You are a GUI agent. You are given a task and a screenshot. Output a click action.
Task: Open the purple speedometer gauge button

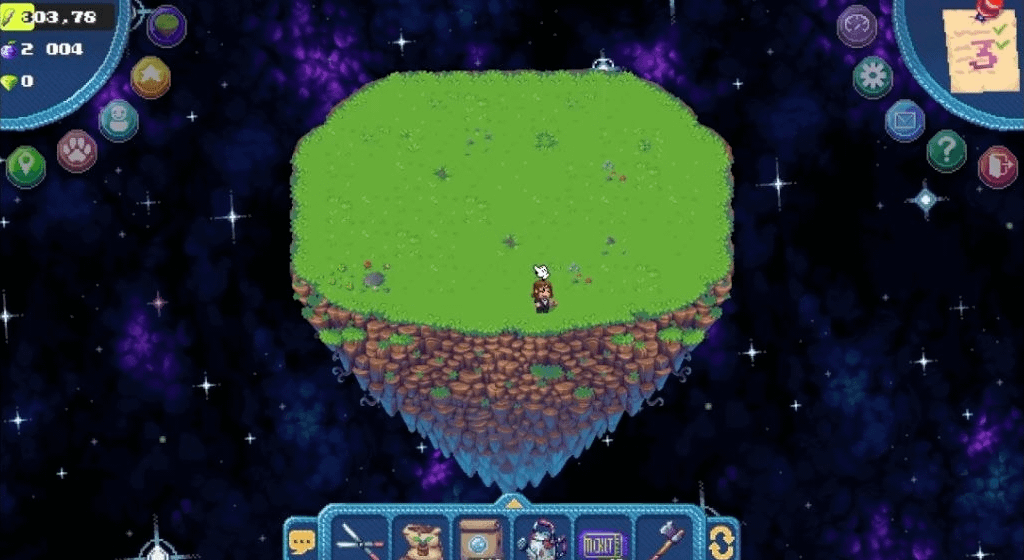click(x=857, y=26)
